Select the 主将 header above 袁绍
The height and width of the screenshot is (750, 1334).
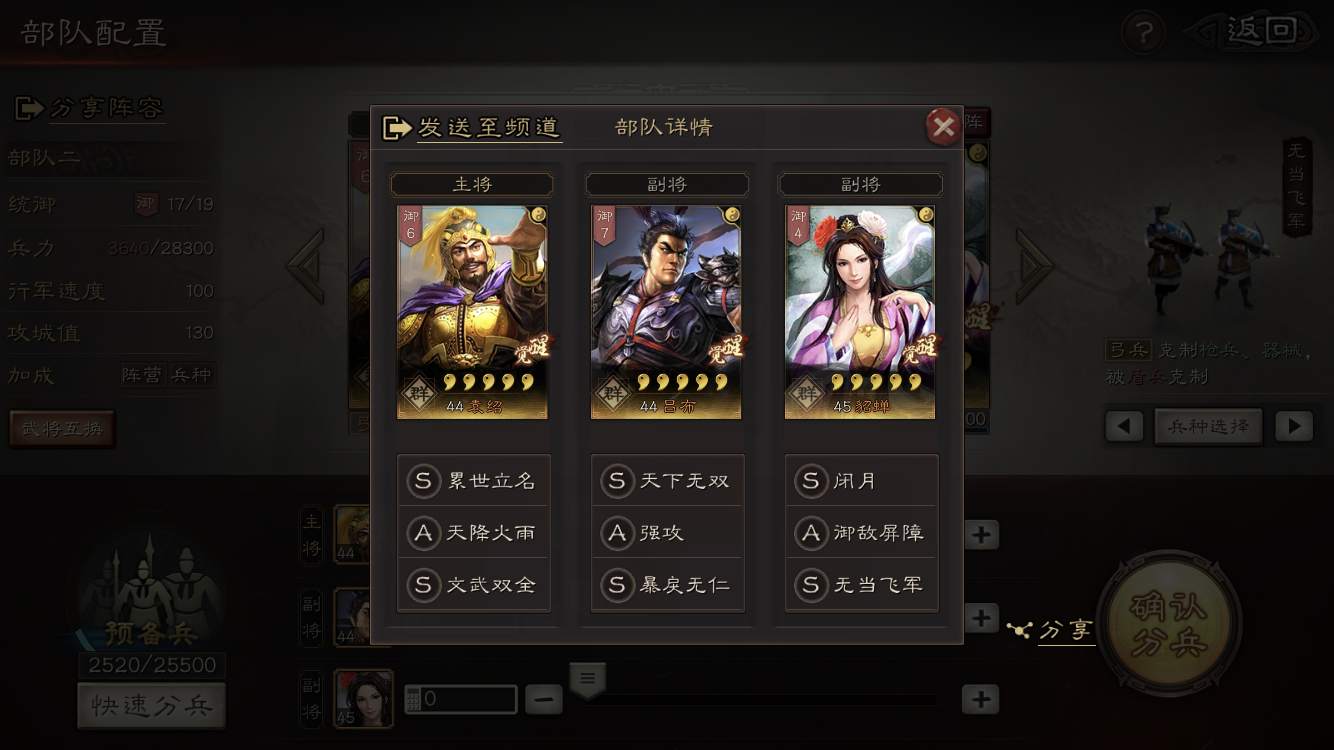tap(471, 184)
